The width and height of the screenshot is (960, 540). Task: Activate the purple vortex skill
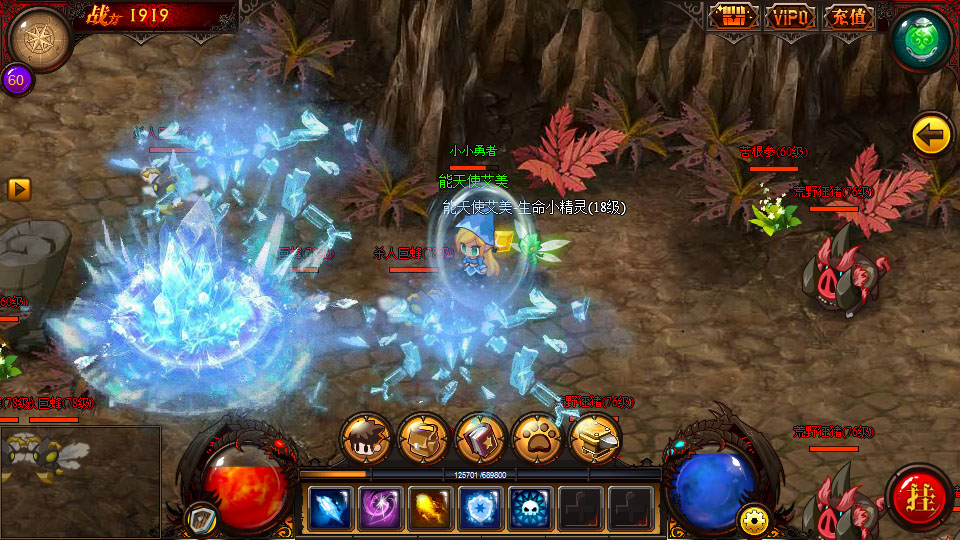(x=380, y=508)
